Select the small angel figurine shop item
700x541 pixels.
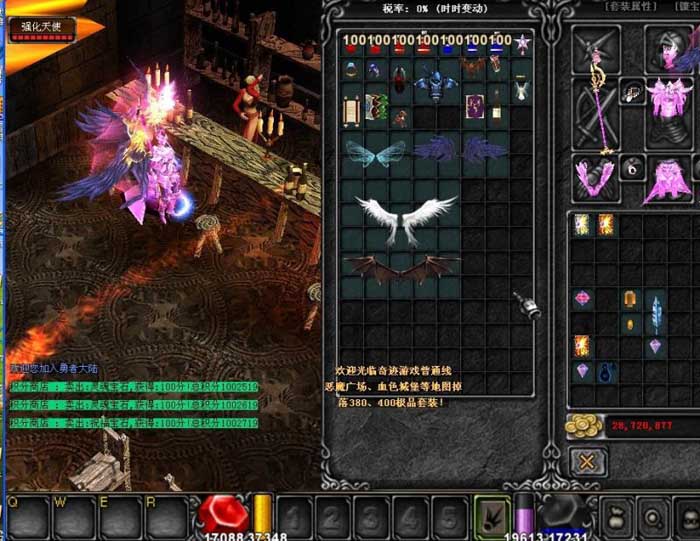tap(521, 91)
